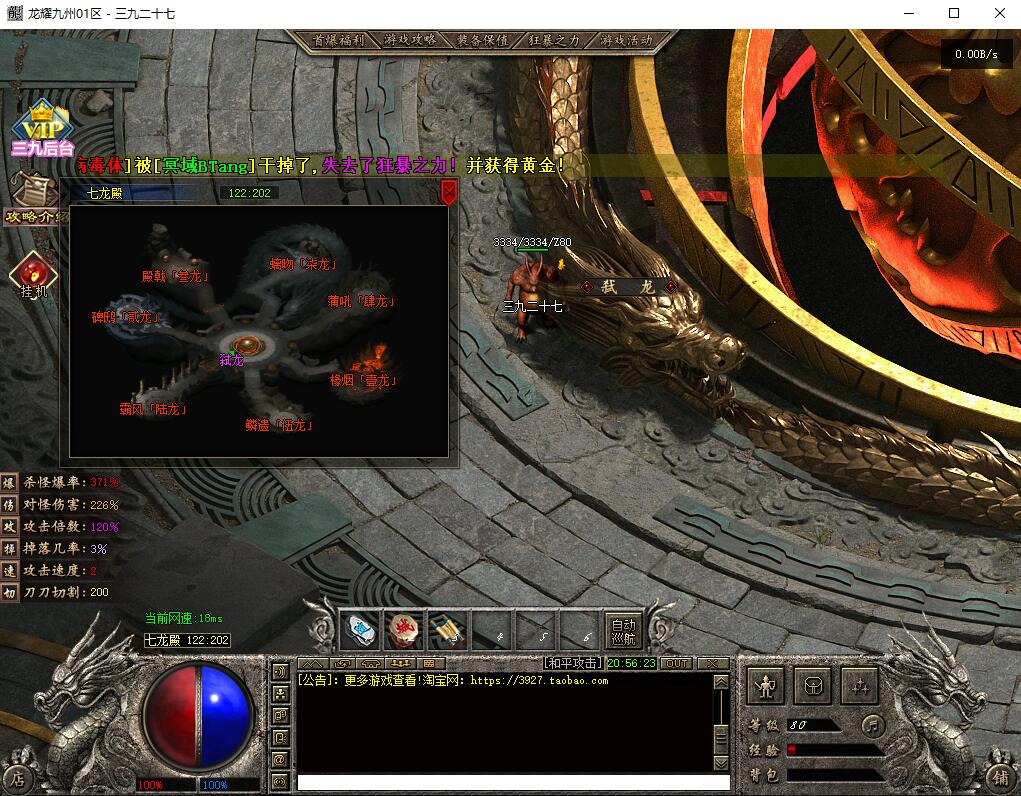
Task: Select the 殿戟「叁龙」 map marker
Action: [175, 276]
